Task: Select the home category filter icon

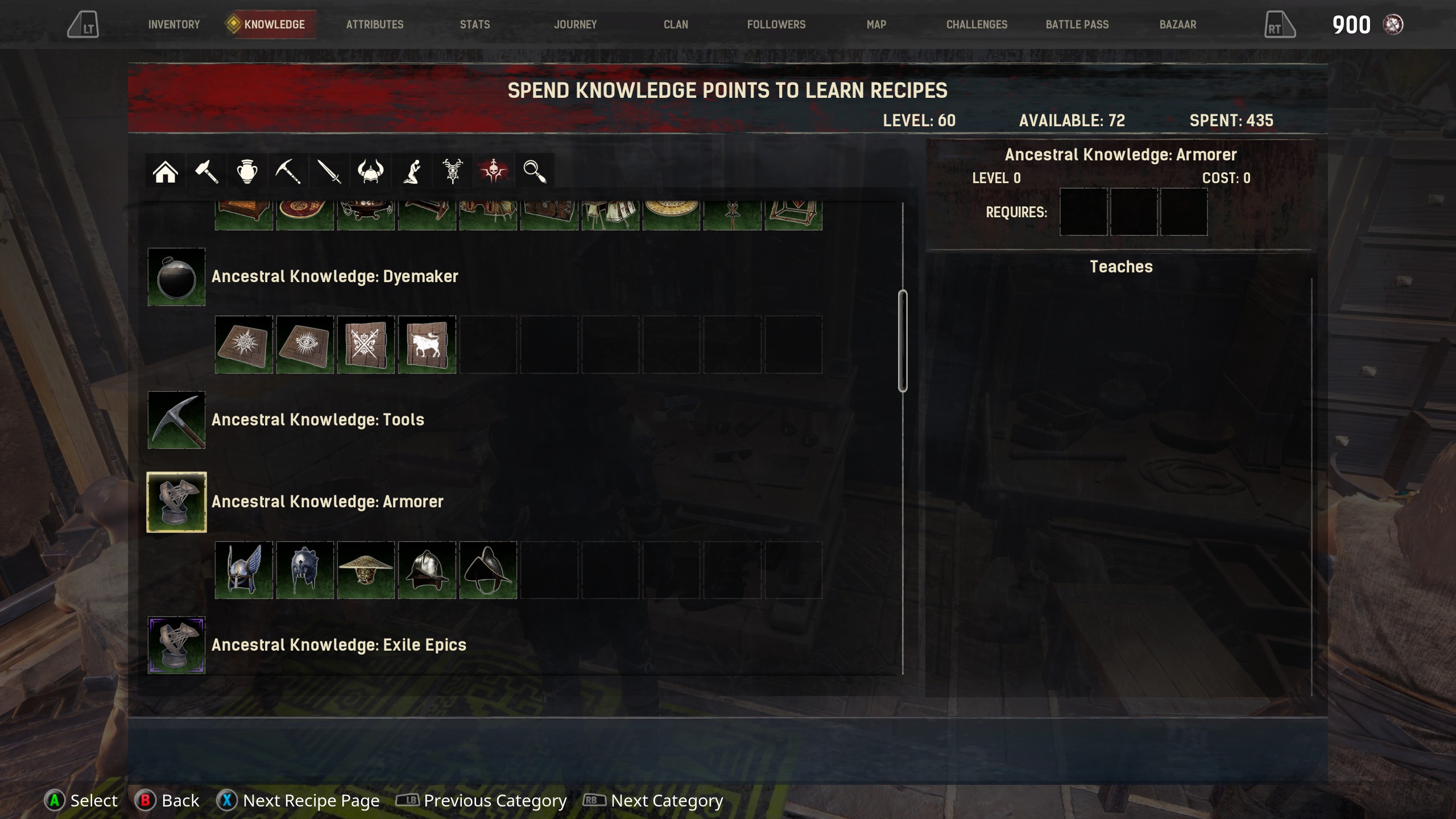Action: tap(165, 171)
